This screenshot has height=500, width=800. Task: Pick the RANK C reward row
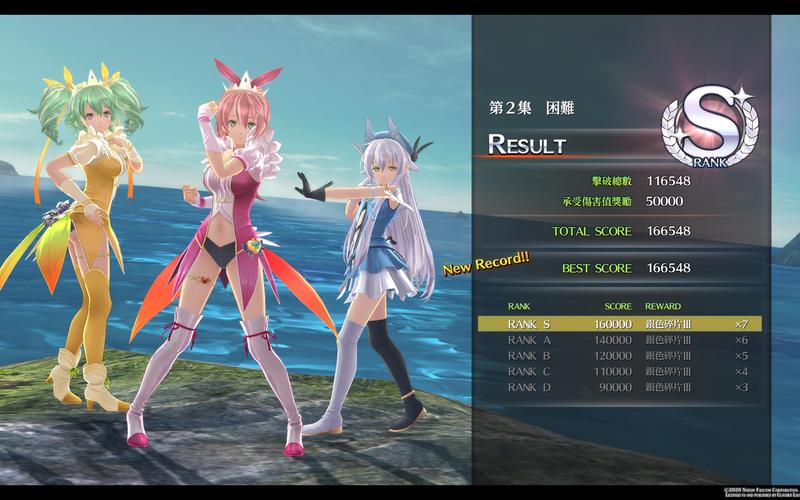point(620,371)
